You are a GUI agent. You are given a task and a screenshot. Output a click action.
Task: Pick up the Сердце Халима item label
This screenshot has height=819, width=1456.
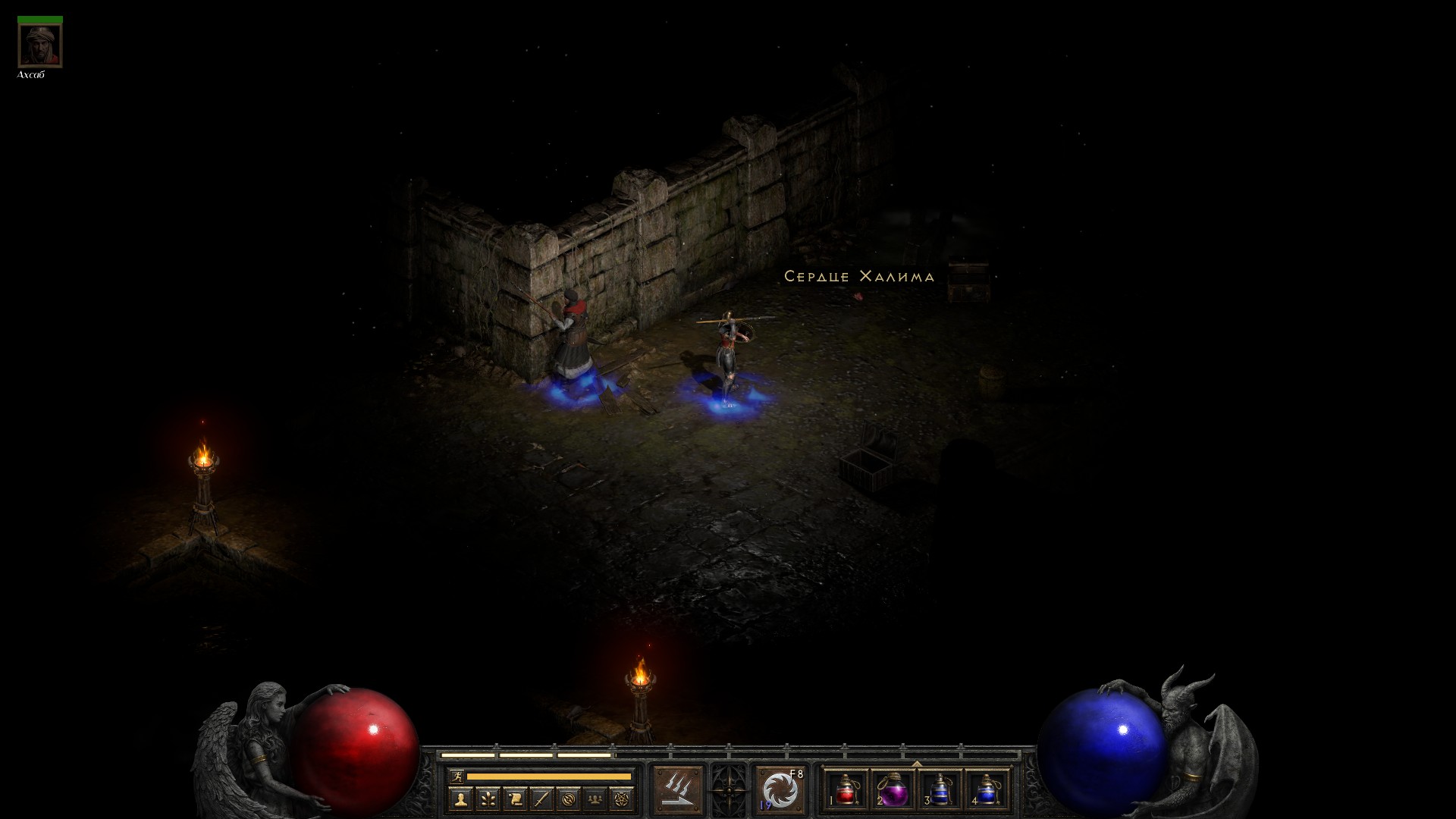[858, 277]
